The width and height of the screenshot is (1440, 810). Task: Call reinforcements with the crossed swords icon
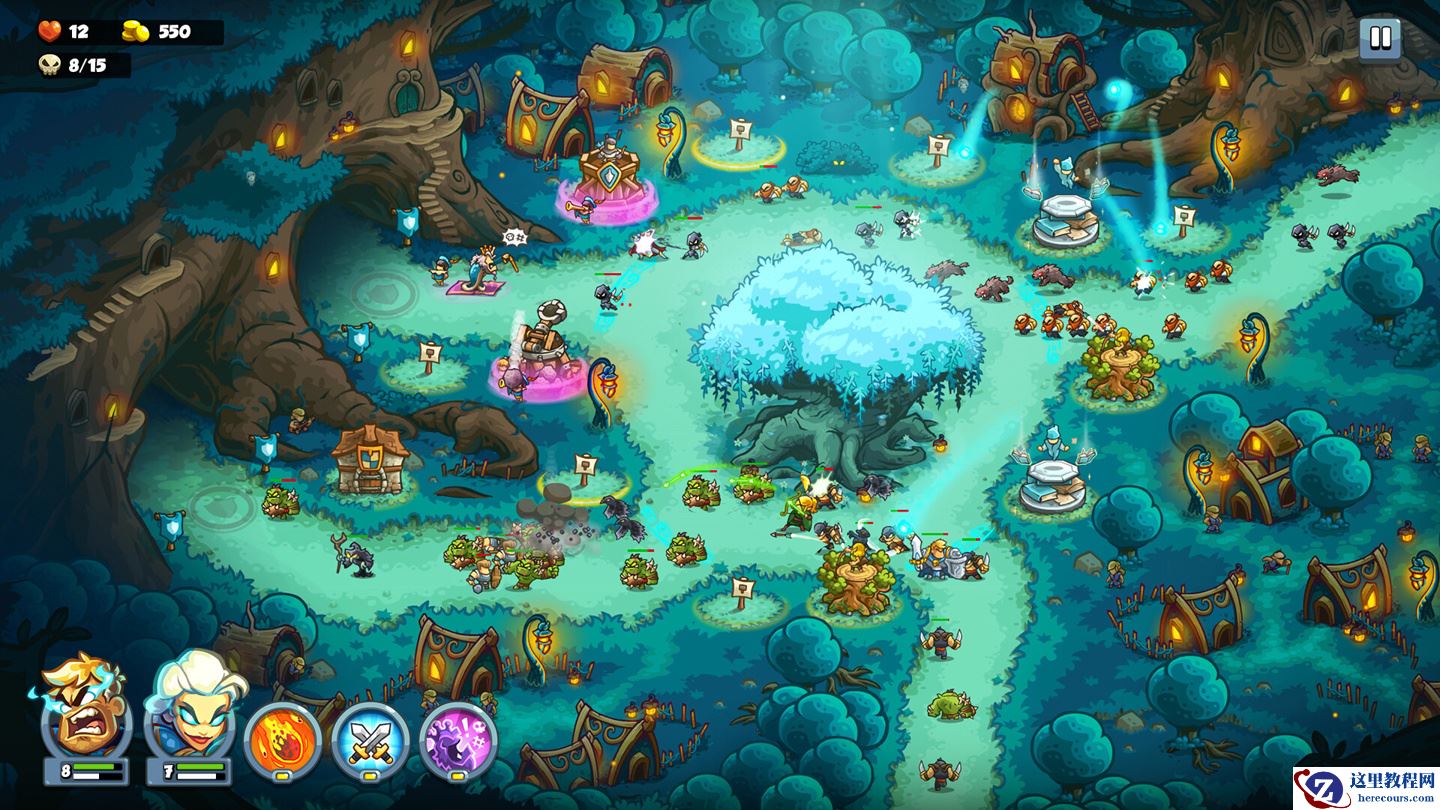[370, 741]
